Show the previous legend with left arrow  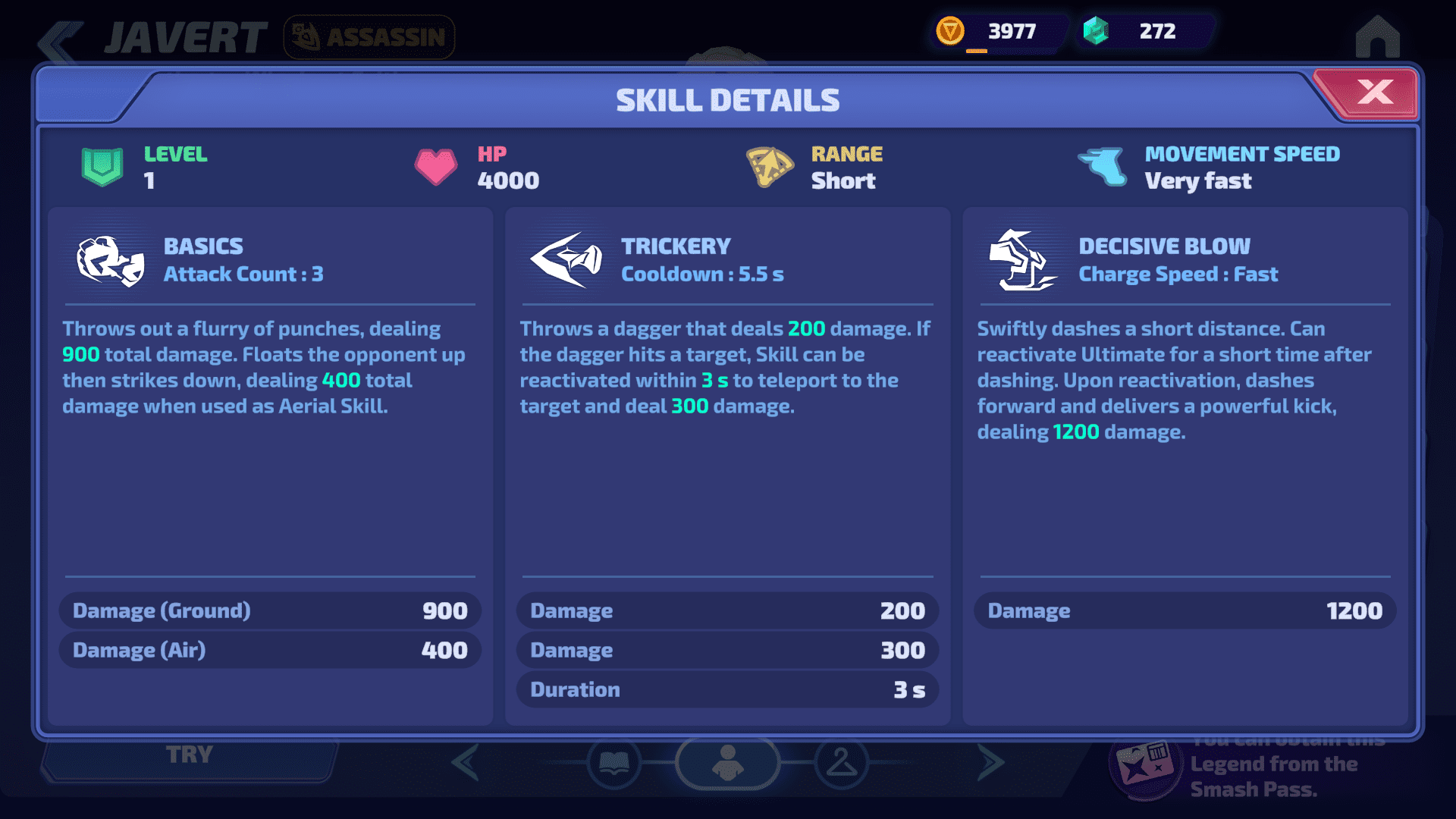(466, 763)
